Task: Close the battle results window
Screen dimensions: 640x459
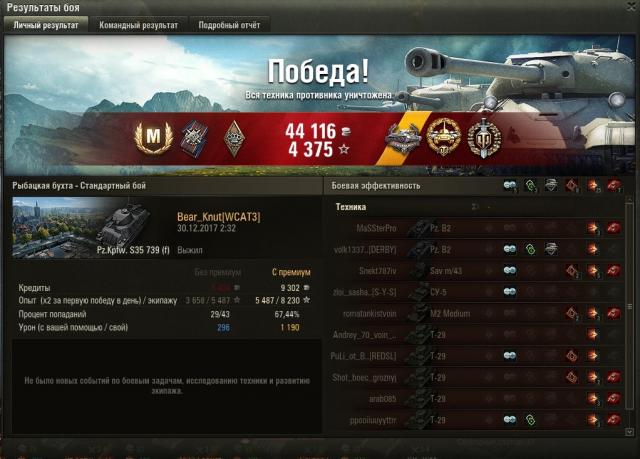Action: click(630, 8)
